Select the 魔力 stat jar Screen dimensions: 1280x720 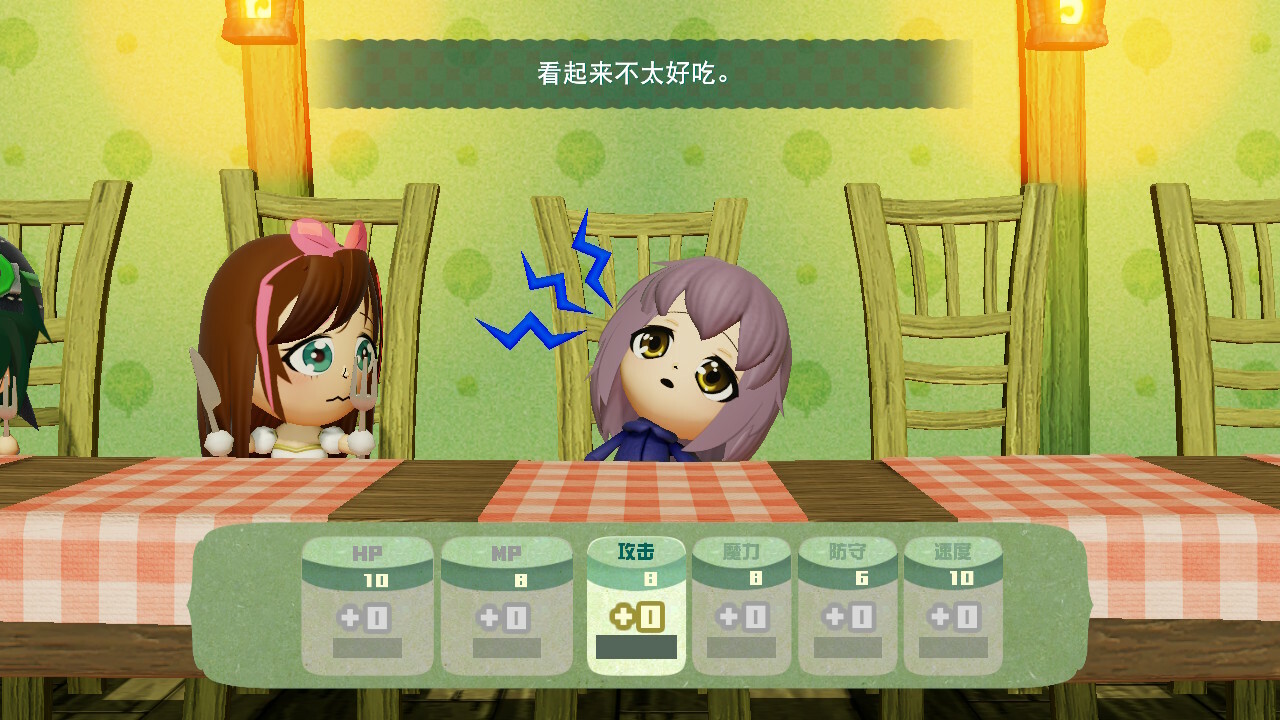[x=741, y=605]
